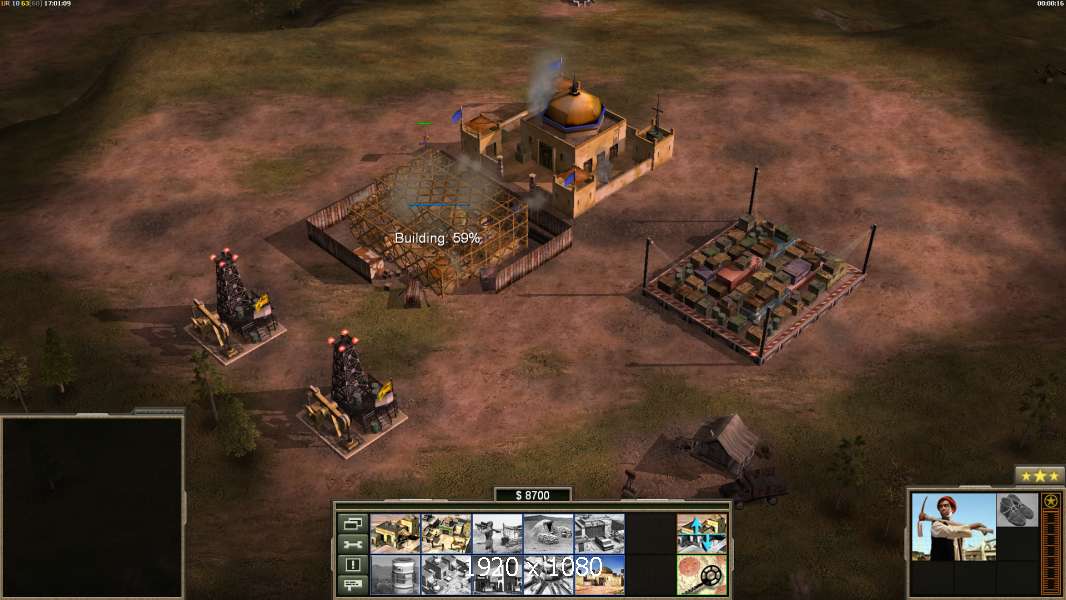Toggle the blue up-down arrows building button
The width and height of the screenshot is (1066, 600).
(702, 533)
